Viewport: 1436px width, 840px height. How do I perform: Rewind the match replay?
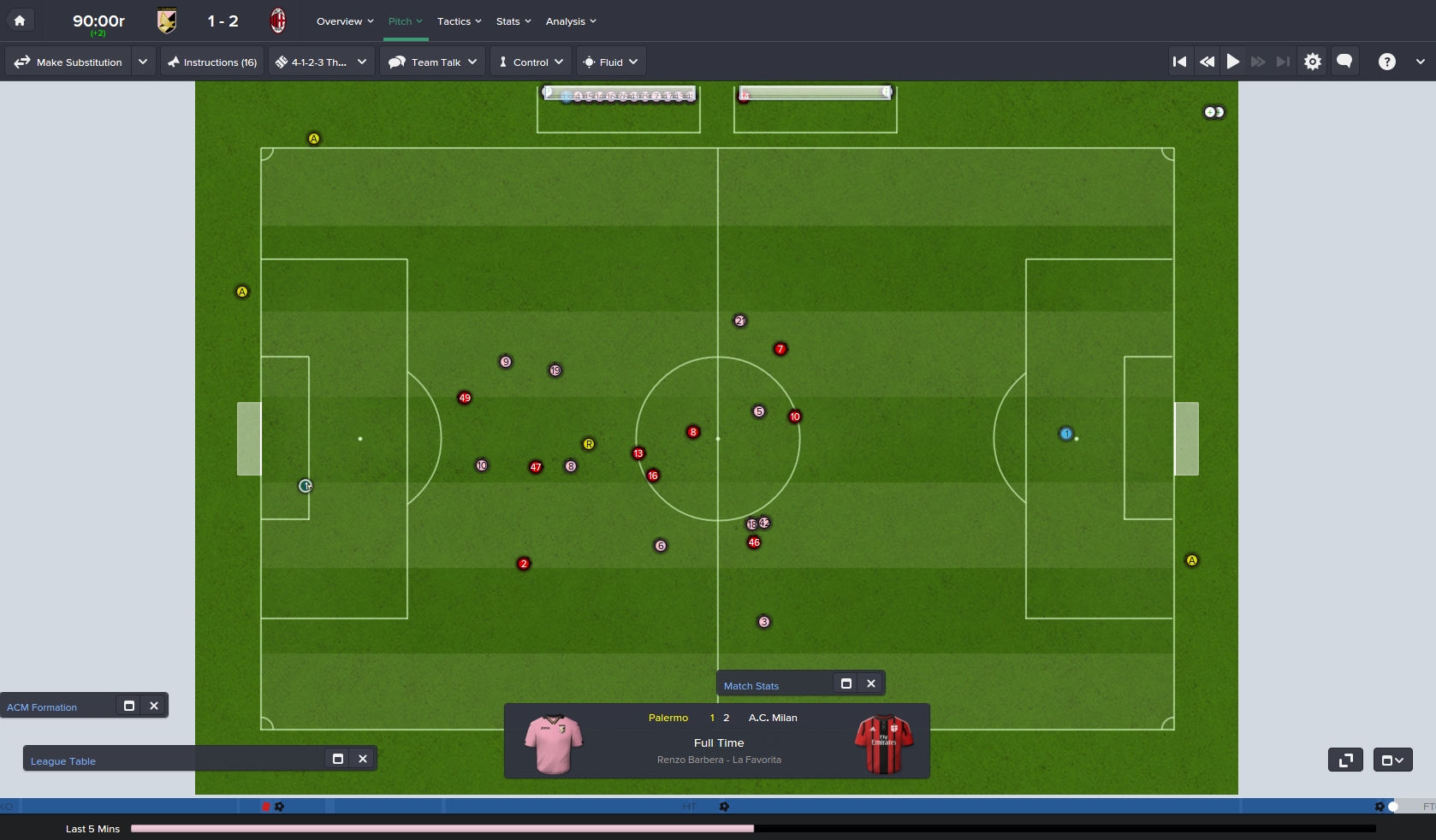[1207, 62]
